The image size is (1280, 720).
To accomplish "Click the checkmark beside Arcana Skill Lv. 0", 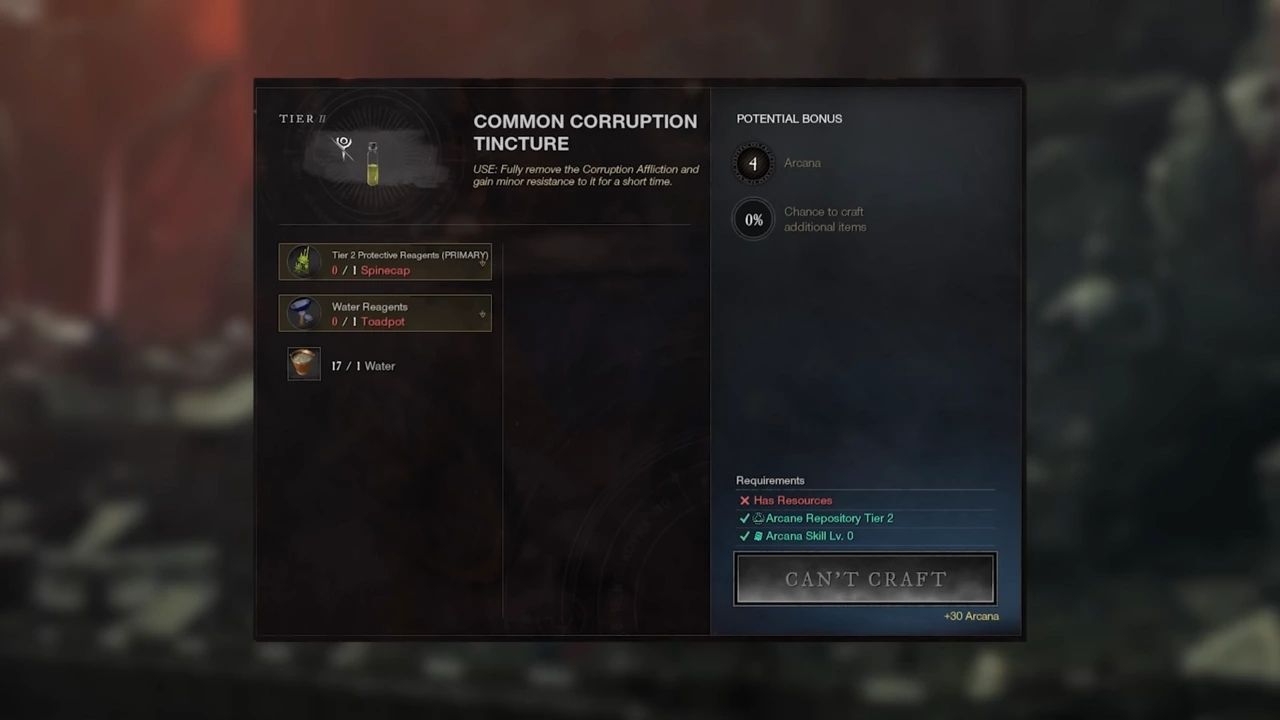I will (x=745, y=536).
